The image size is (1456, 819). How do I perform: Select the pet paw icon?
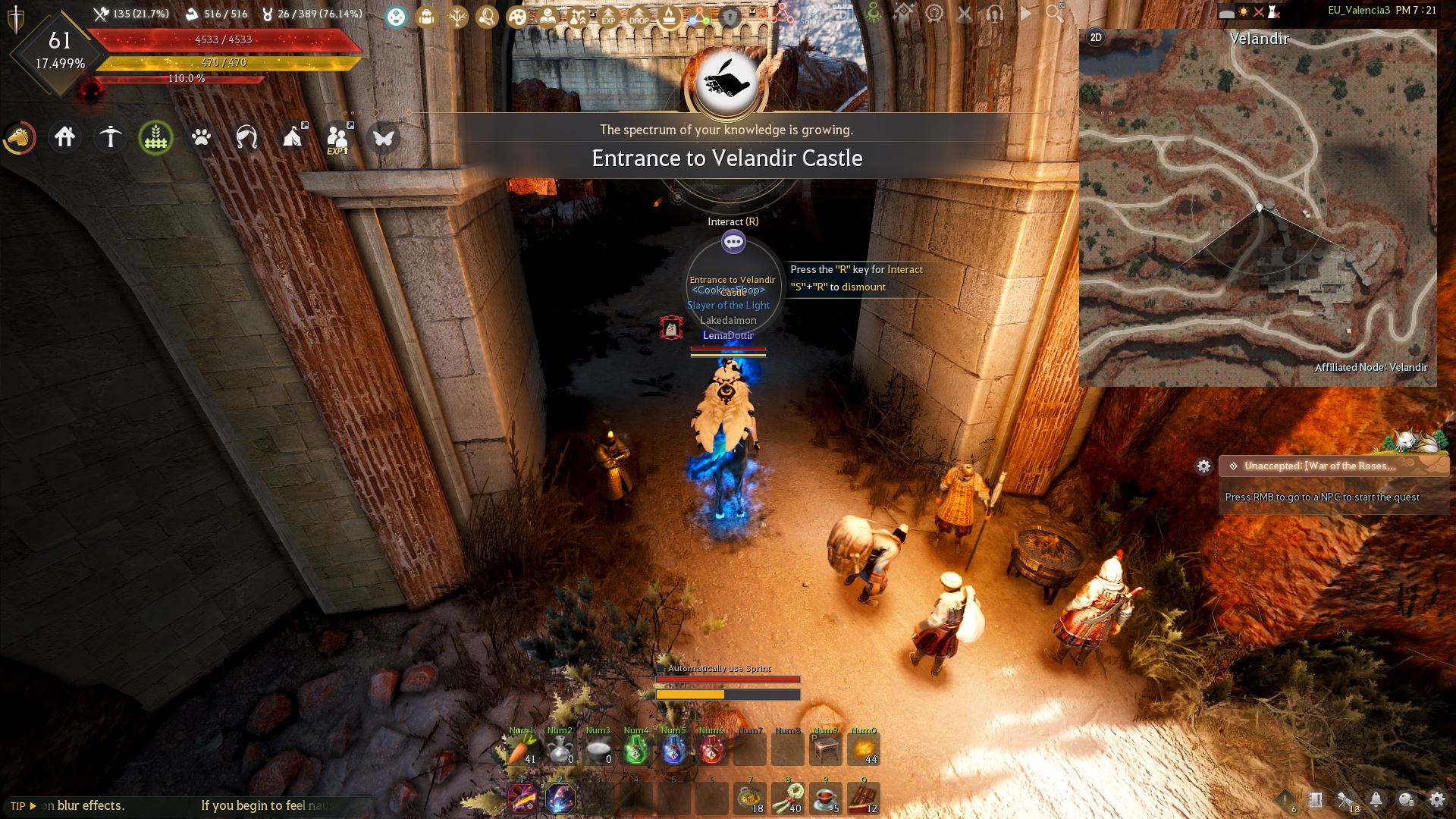[202, 138]
